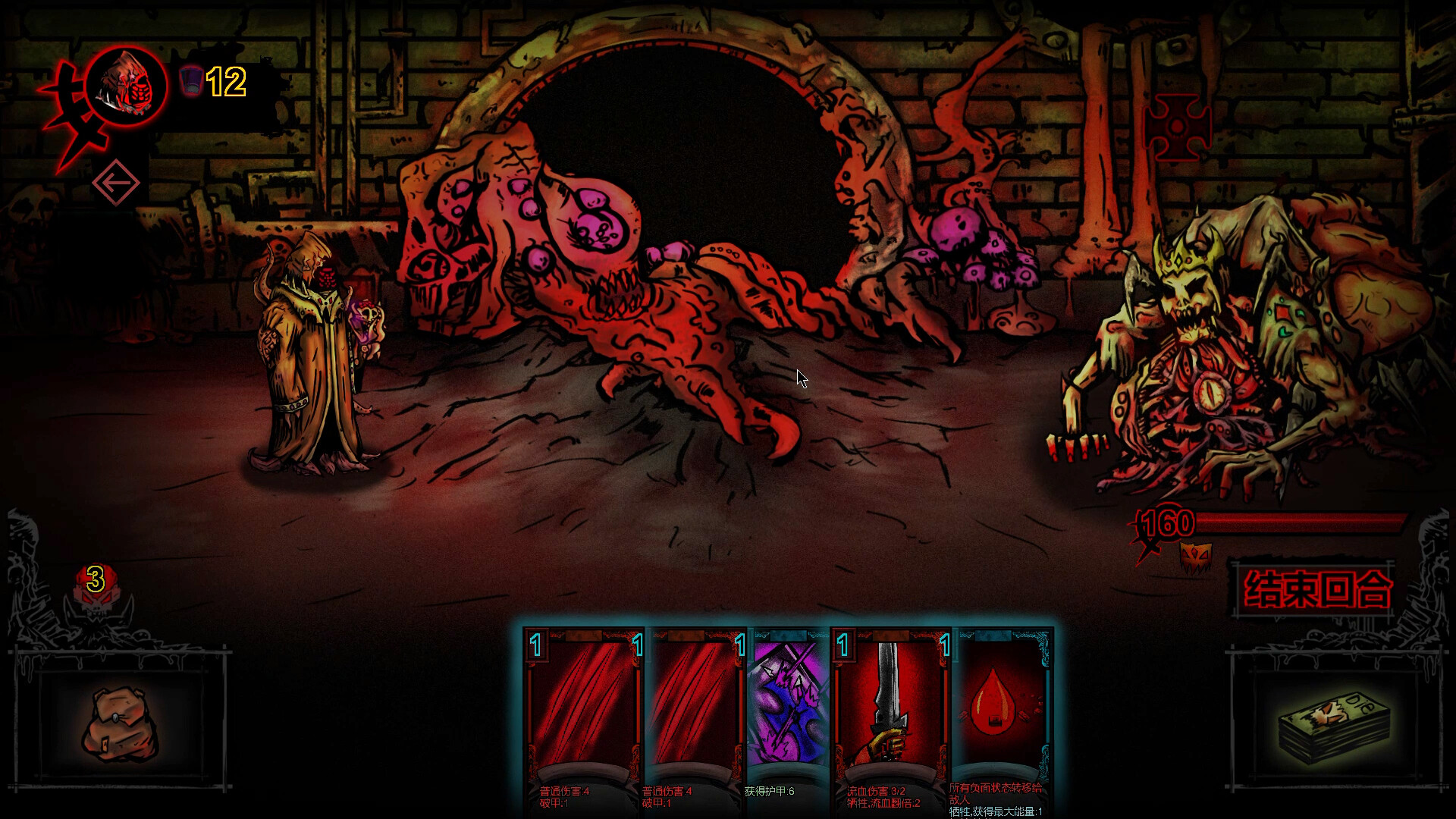Click the 160 enemy health value
Screen dimensions: 1456x819
pyautogui.click(x=1169, y=522)
